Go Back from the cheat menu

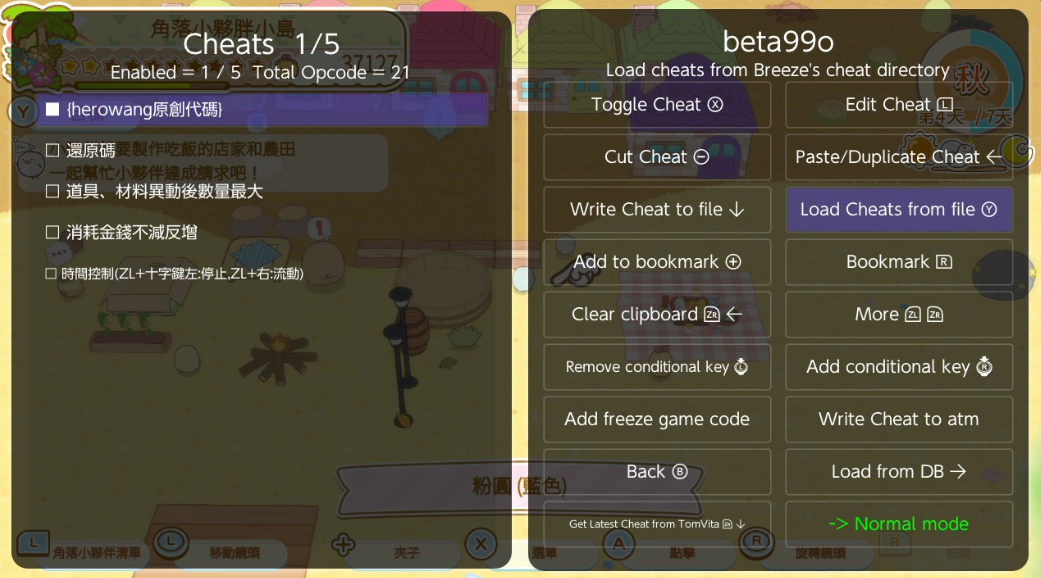[657, 472]
